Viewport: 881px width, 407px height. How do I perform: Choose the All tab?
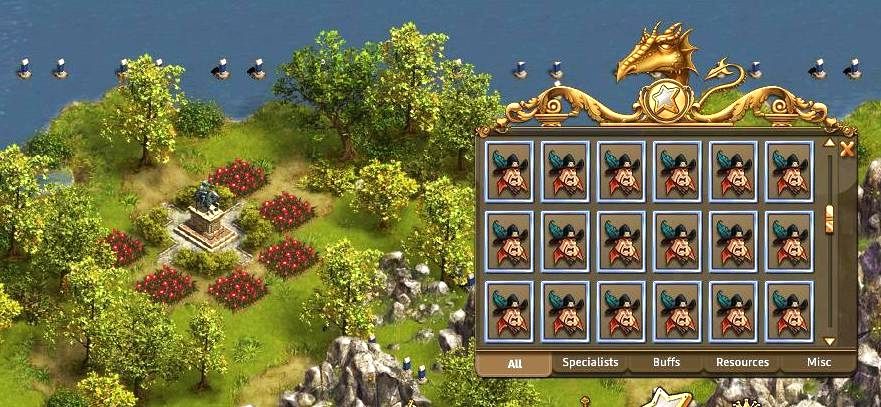514,363
